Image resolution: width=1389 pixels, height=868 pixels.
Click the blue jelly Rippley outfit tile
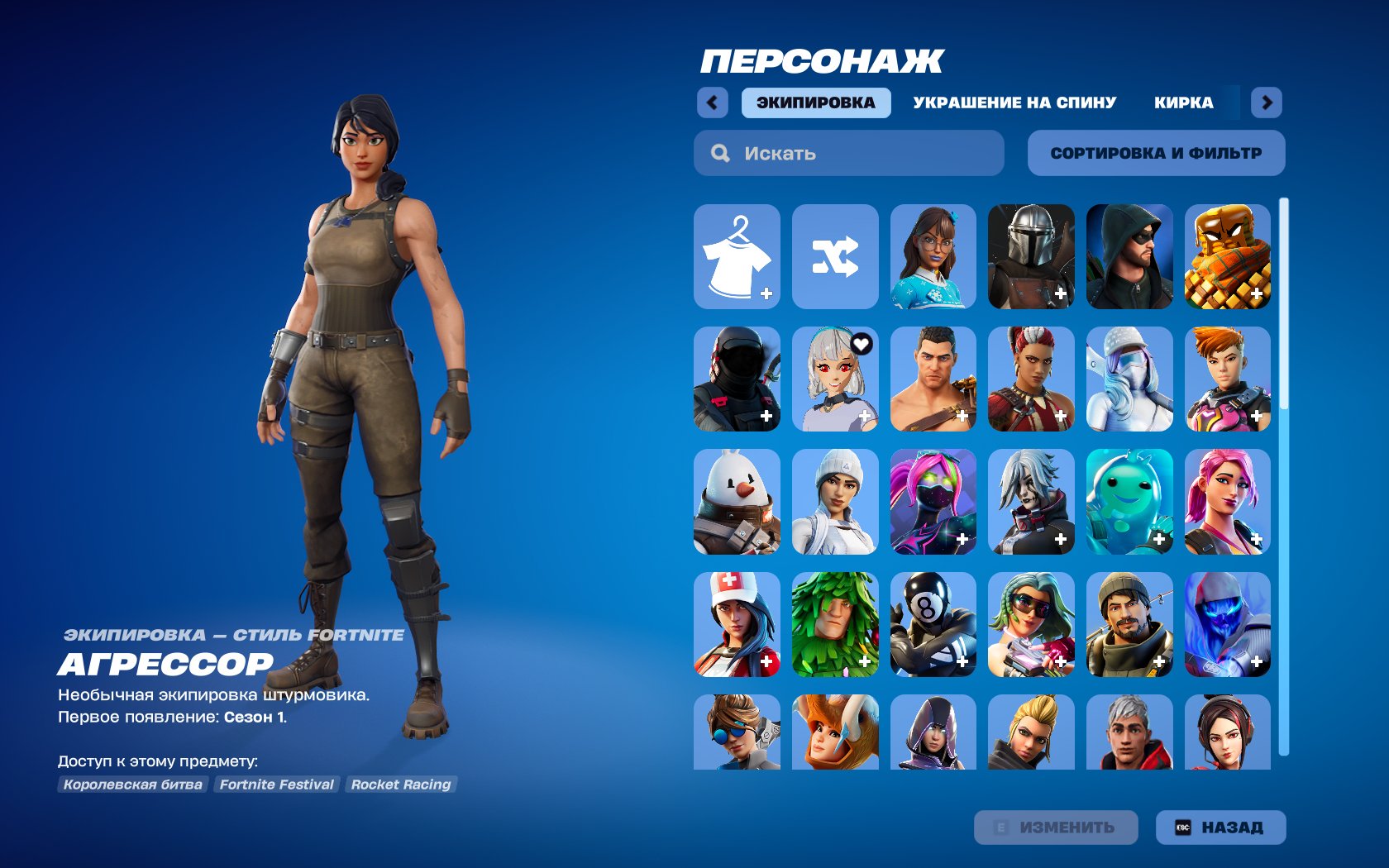pos(1129,502)
